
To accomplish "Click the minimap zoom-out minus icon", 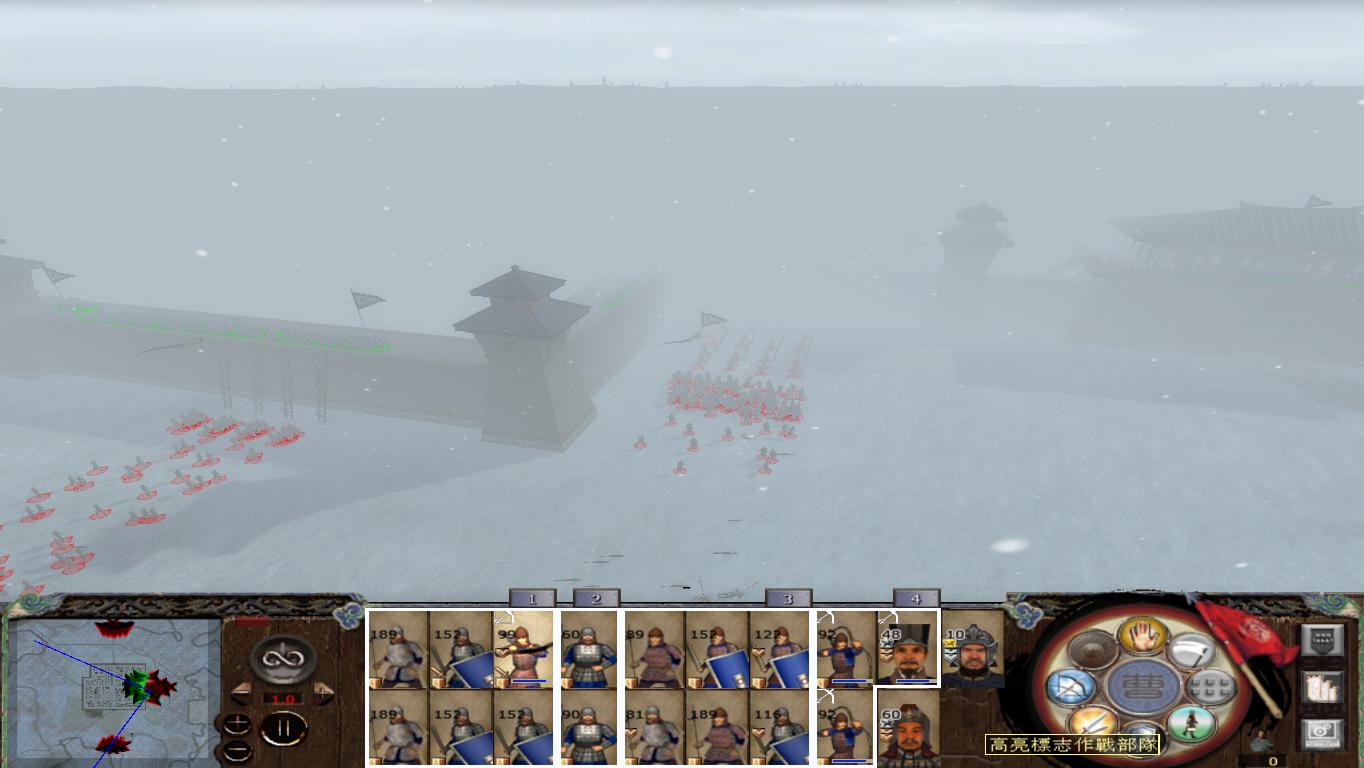I will (237, 750).
